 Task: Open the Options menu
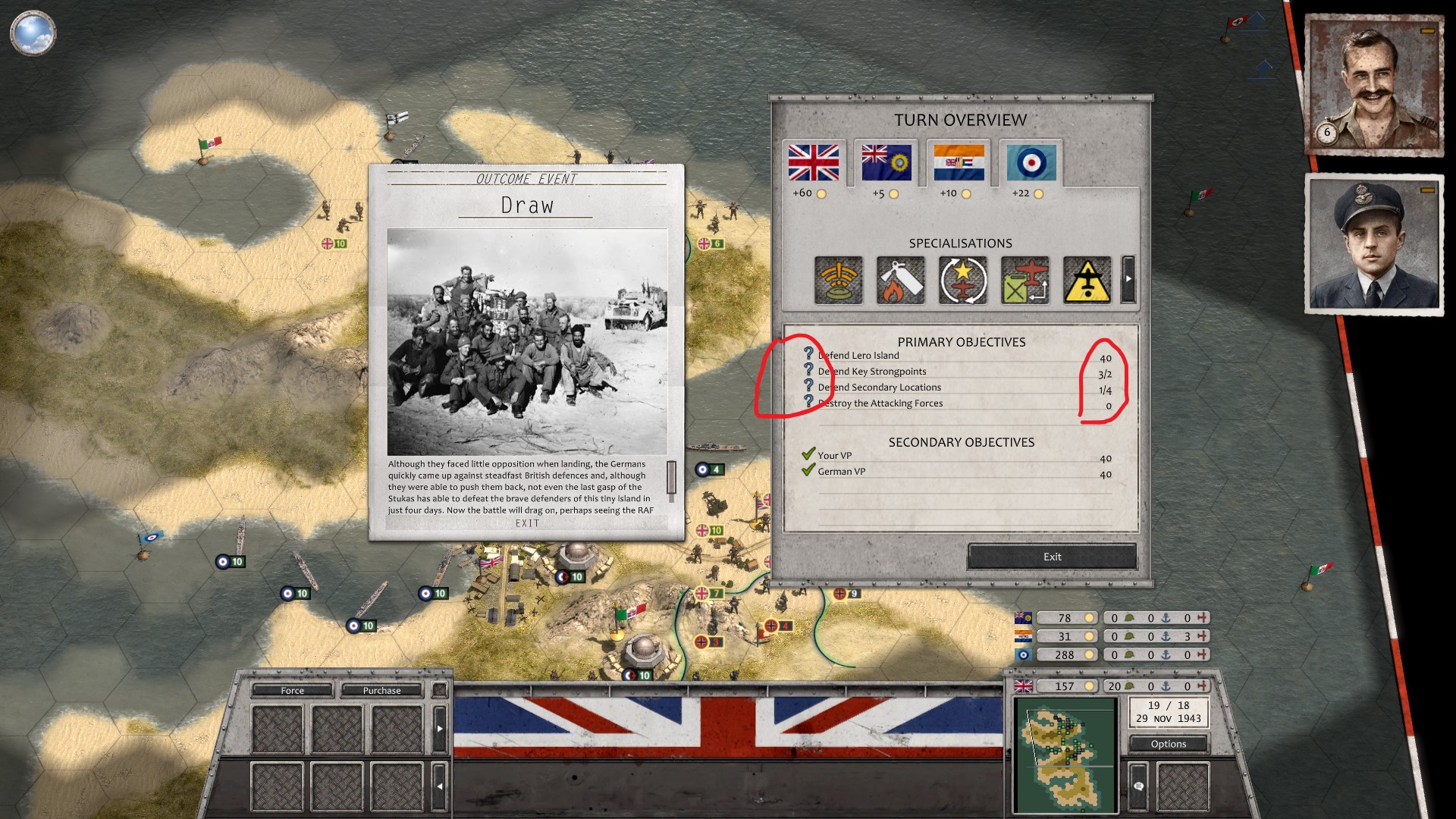coord(1168,744)
